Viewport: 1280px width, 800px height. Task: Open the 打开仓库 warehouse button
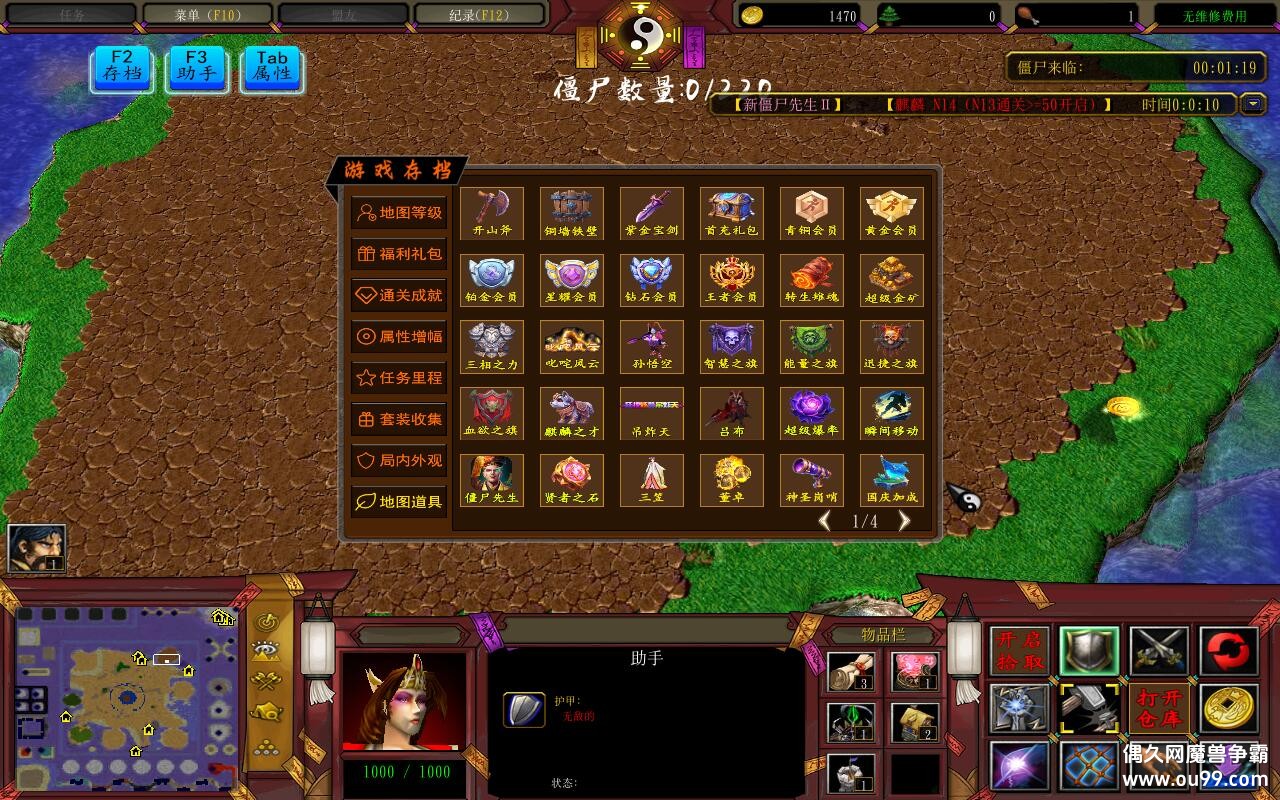1159,708
